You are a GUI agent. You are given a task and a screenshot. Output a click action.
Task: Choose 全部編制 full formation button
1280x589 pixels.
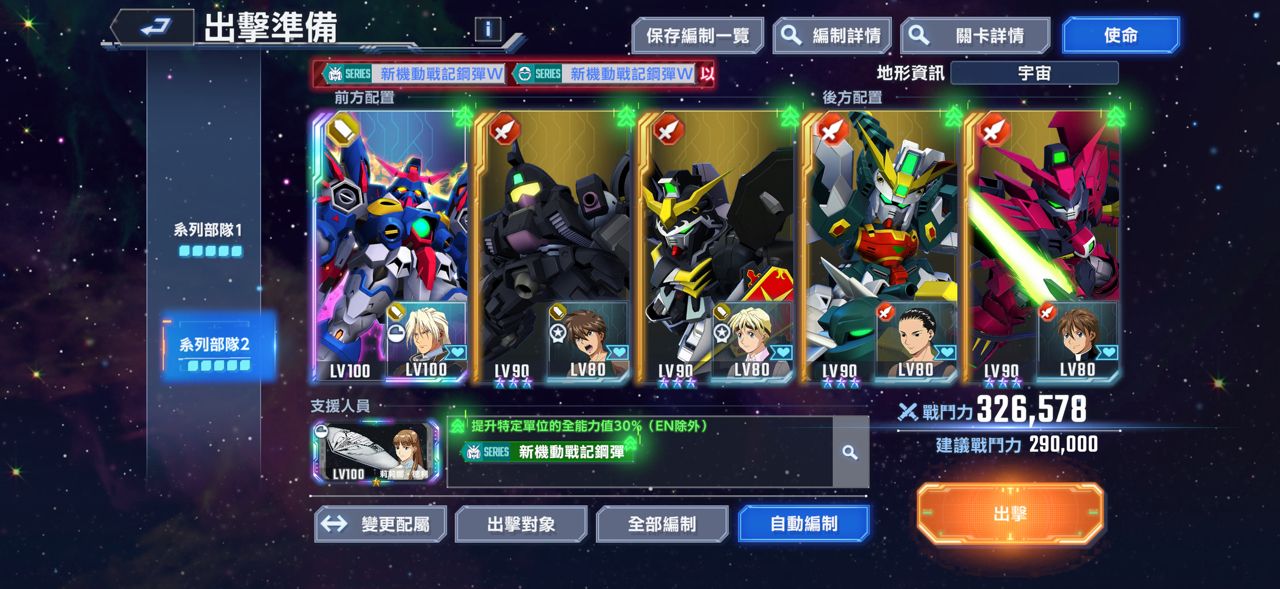(662, 524)
